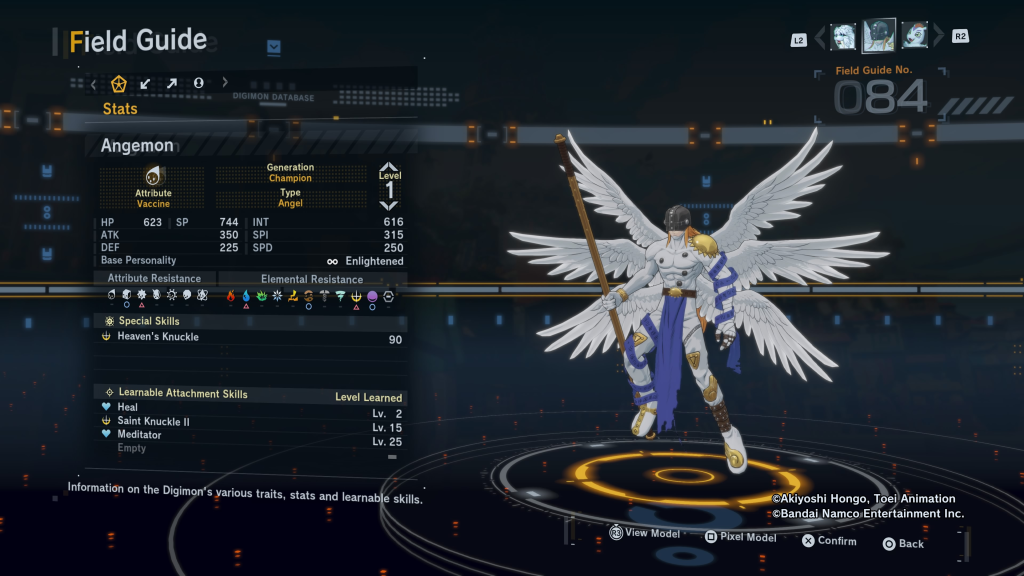Select the white furry Digimon portrait
Image resolution: width=1024 pixels, height=576 pixels.
point(843,36)
